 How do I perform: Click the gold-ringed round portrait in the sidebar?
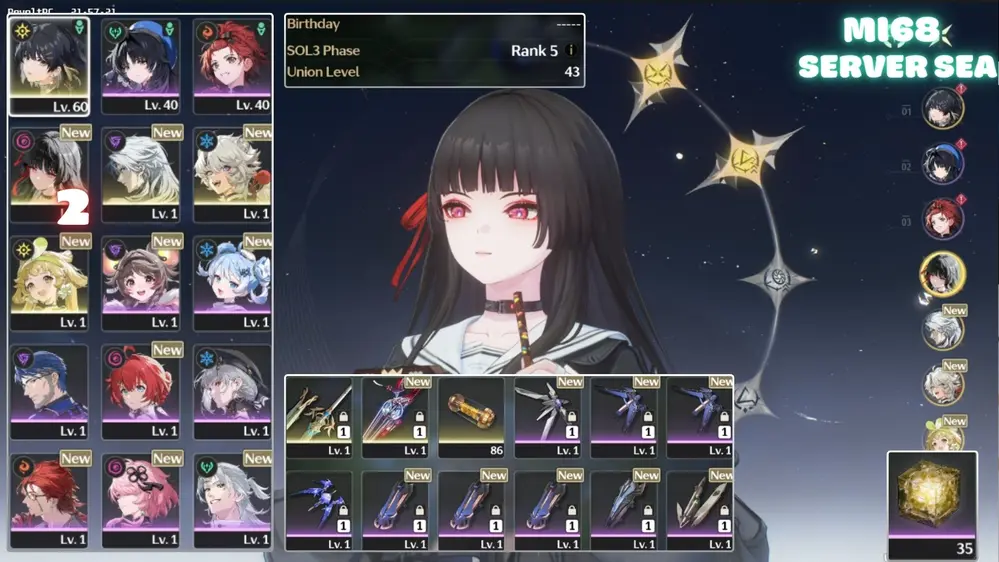tap(942, 274)
